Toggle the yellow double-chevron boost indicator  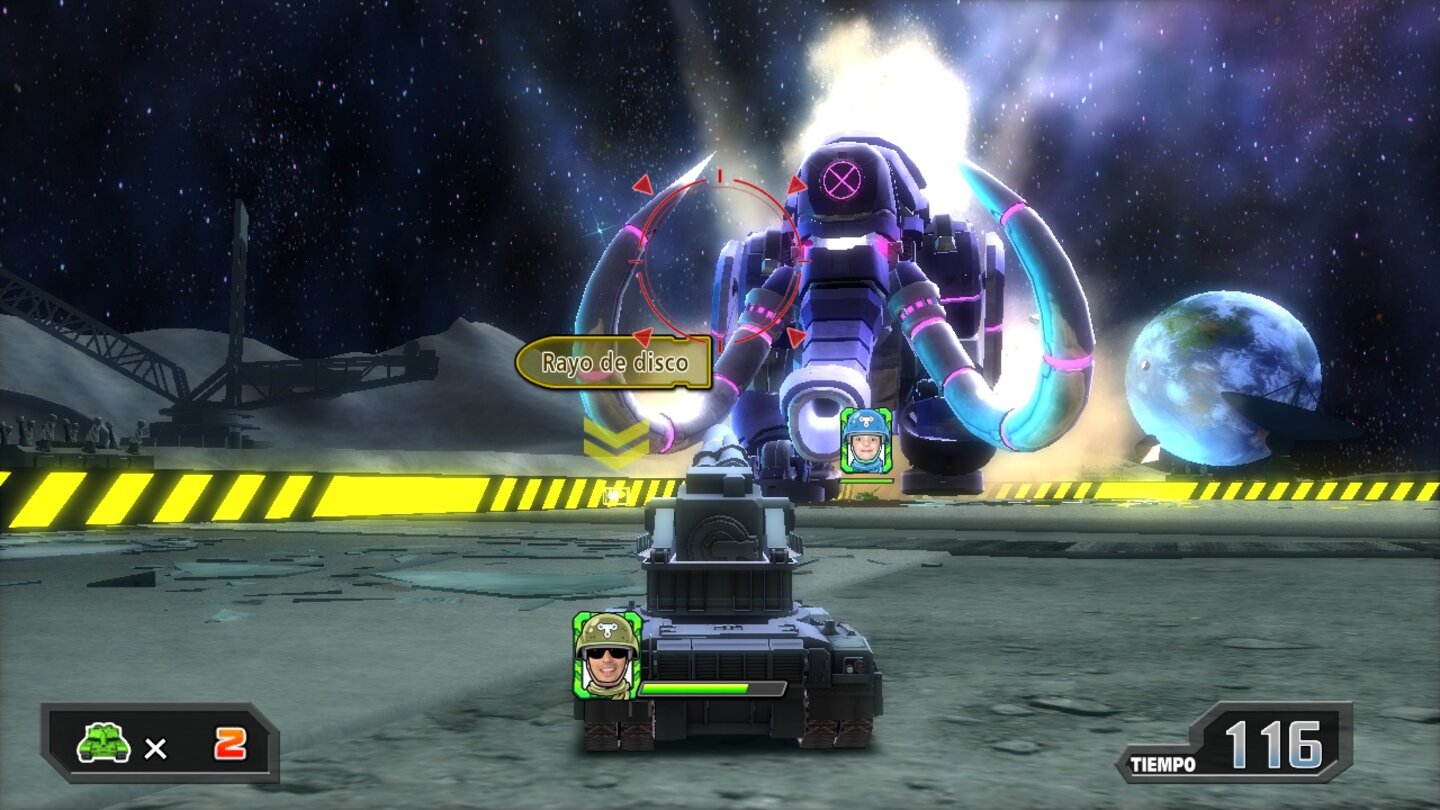point(614,440)
